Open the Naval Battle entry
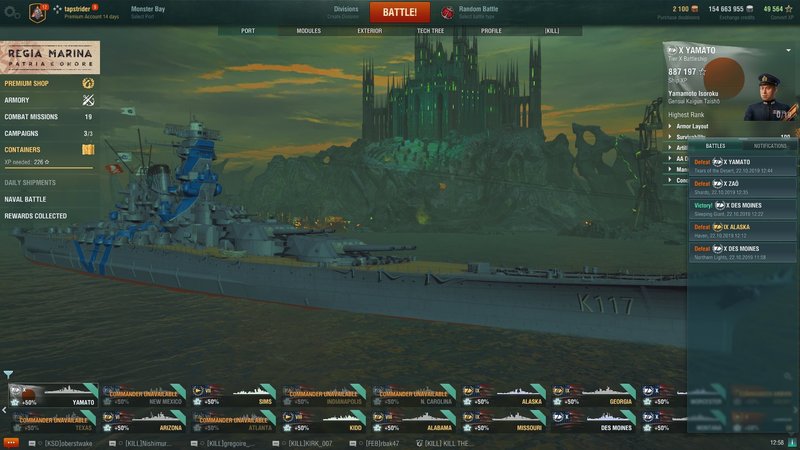 pyautogui.click(x=25, y=199)
